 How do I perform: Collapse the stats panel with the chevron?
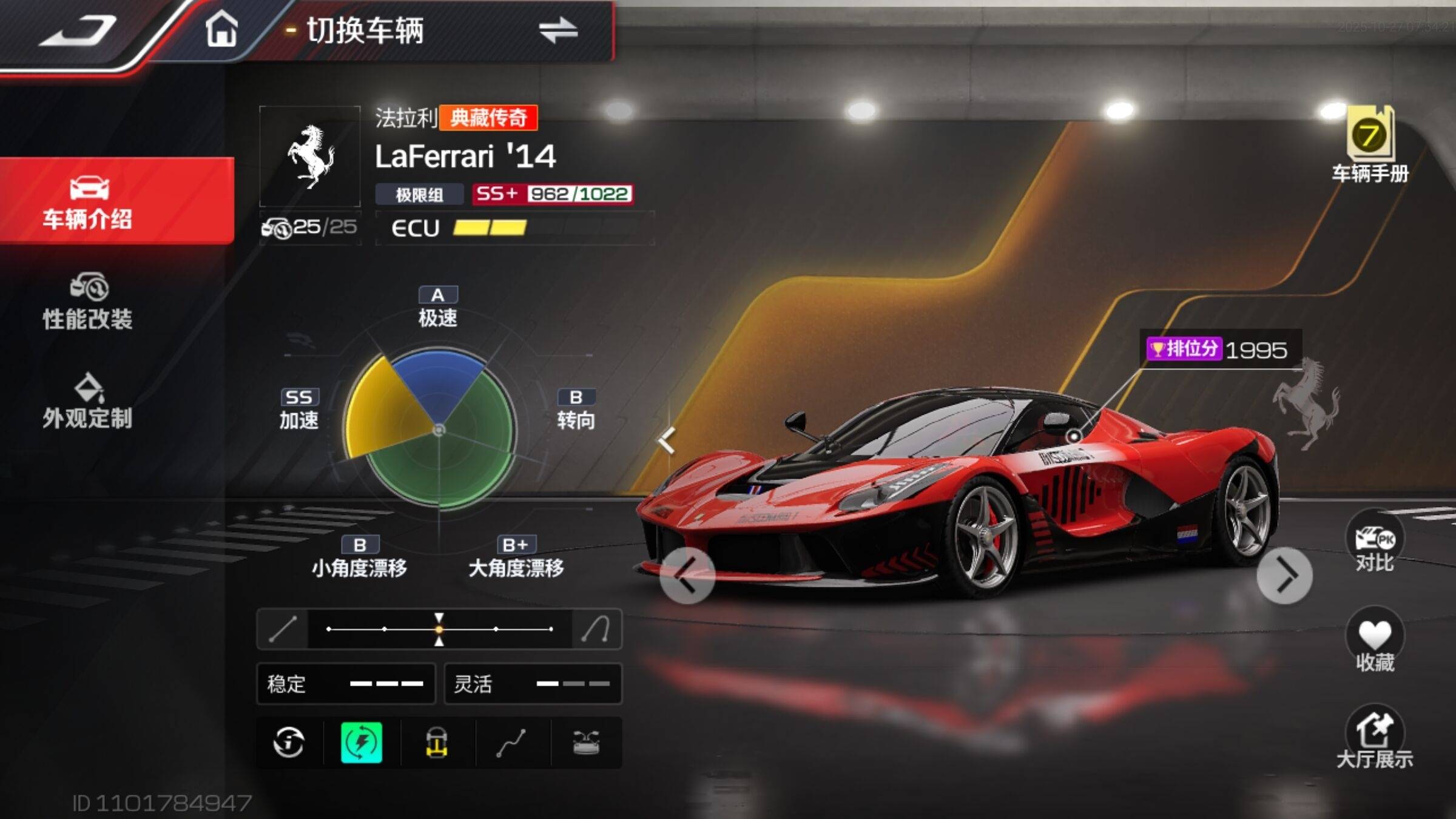click(667, 440)
